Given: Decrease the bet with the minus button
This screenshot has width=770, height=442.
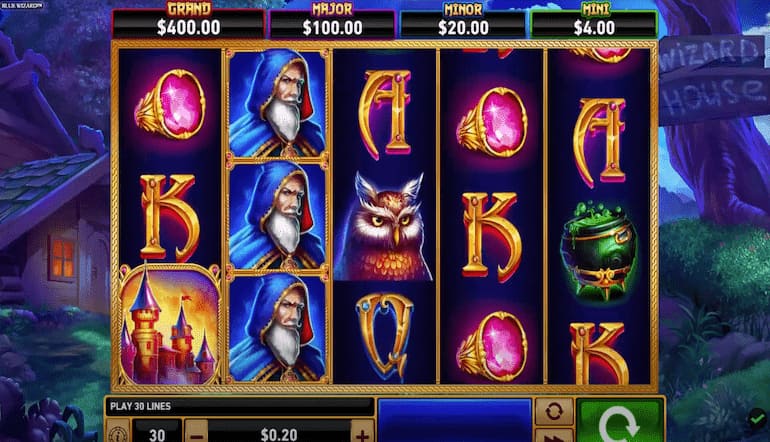Looking at the screenshot, I should (196, 432).
